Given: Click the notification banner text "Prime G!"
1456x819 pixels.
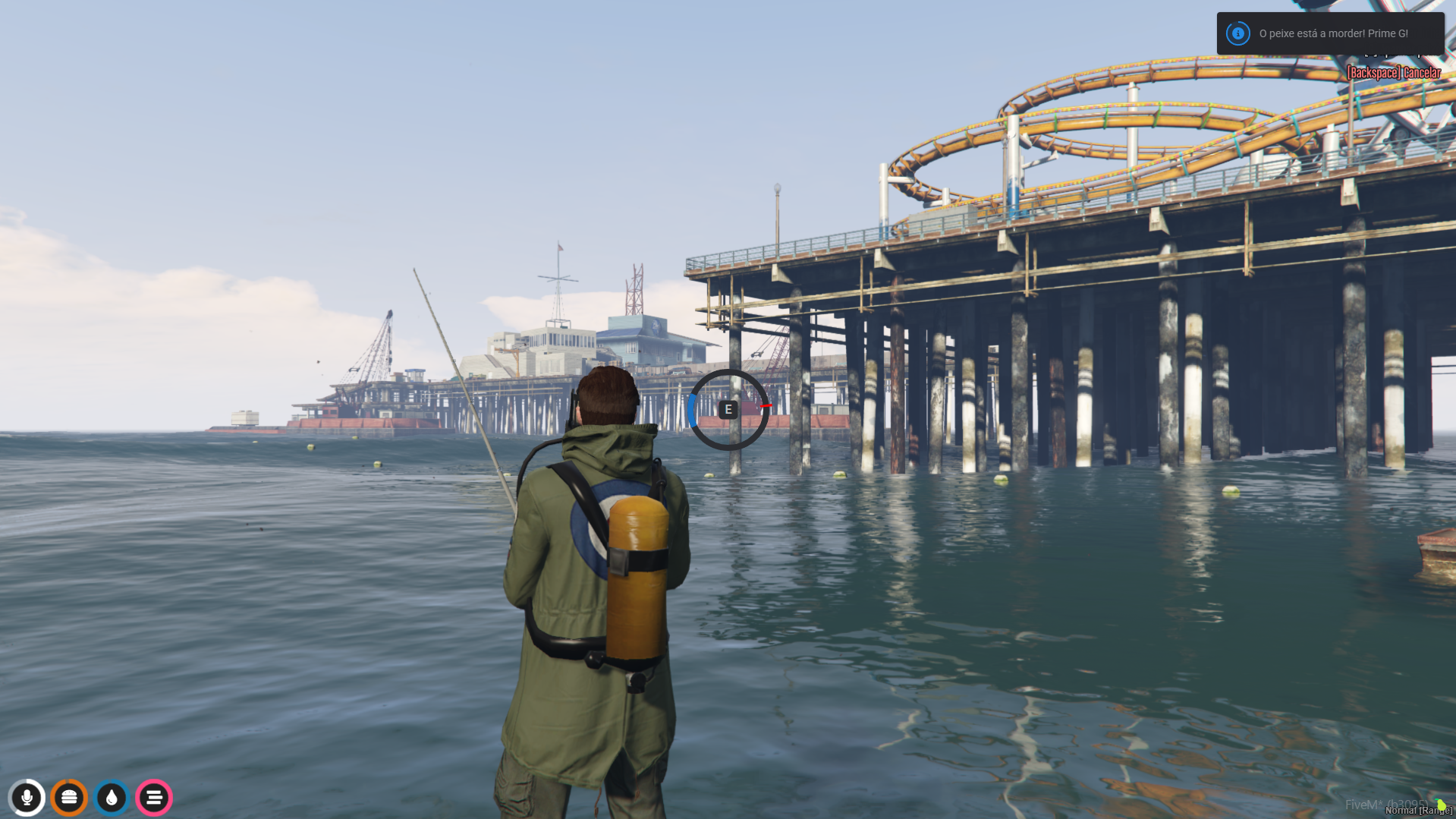Looking at the screenshot, I should tap(1387, 33).
